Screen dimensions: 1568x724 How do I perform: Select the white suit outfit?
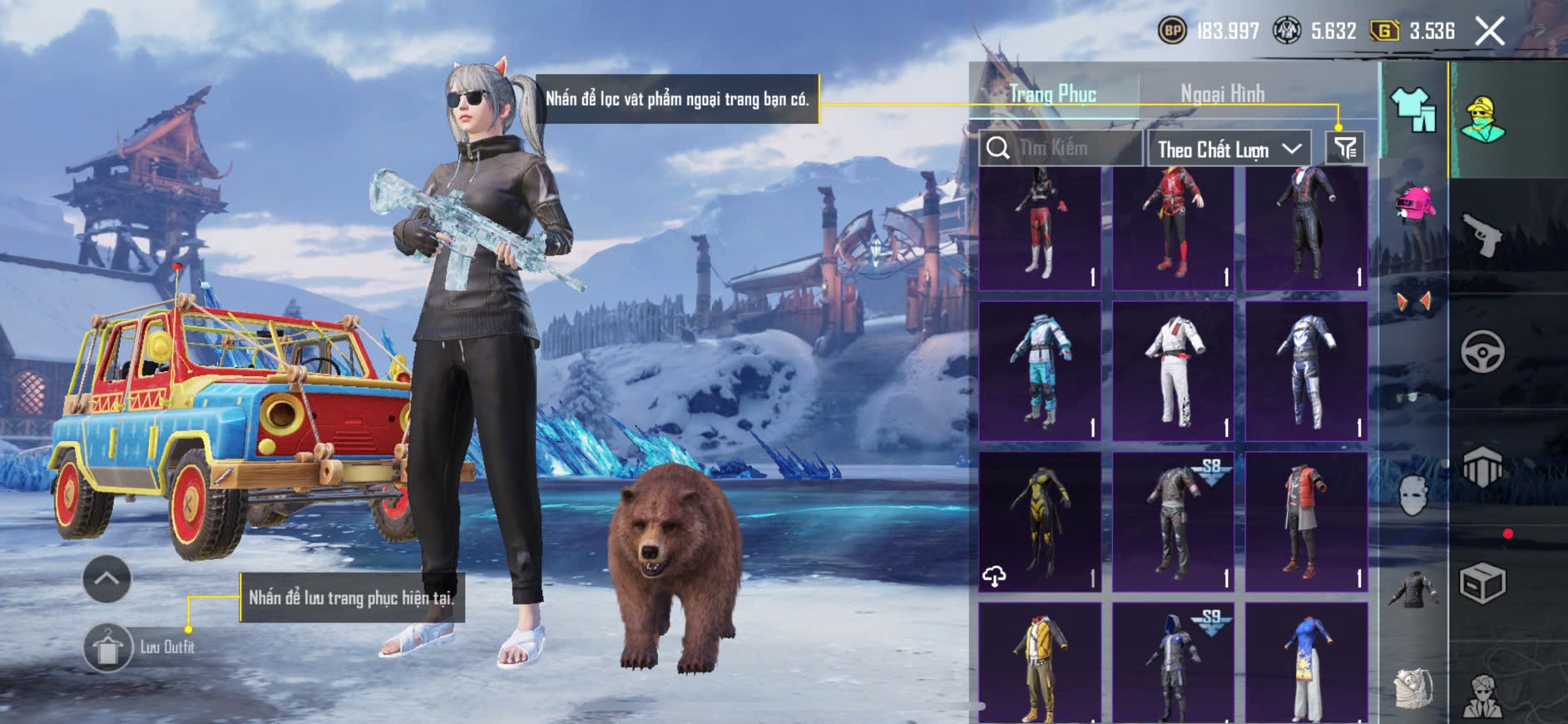tap(1173, 371)
